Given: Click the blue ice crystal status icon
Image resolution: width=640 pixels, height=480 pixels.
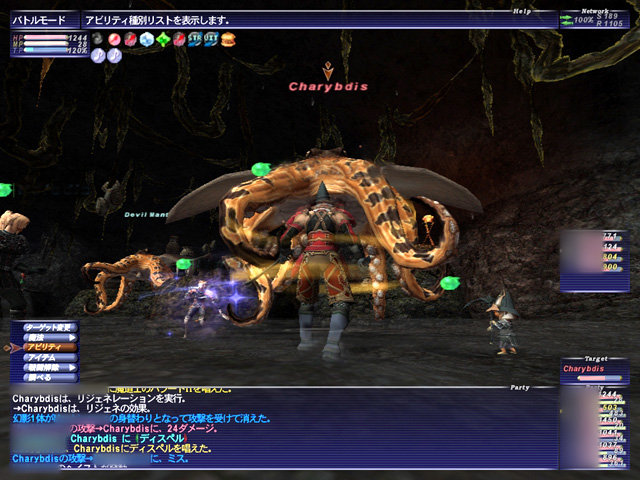Looking at the screenshot, I should pyautogui.click(x=147, y=39).
